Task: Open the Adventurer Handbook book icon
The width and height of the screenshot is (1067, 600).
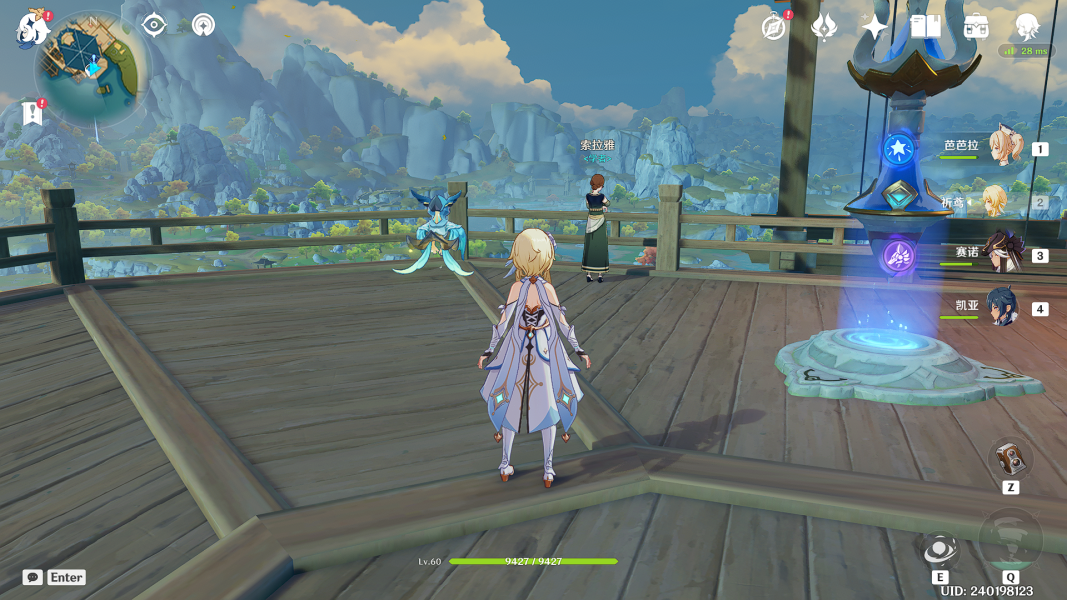Action: 925,27
